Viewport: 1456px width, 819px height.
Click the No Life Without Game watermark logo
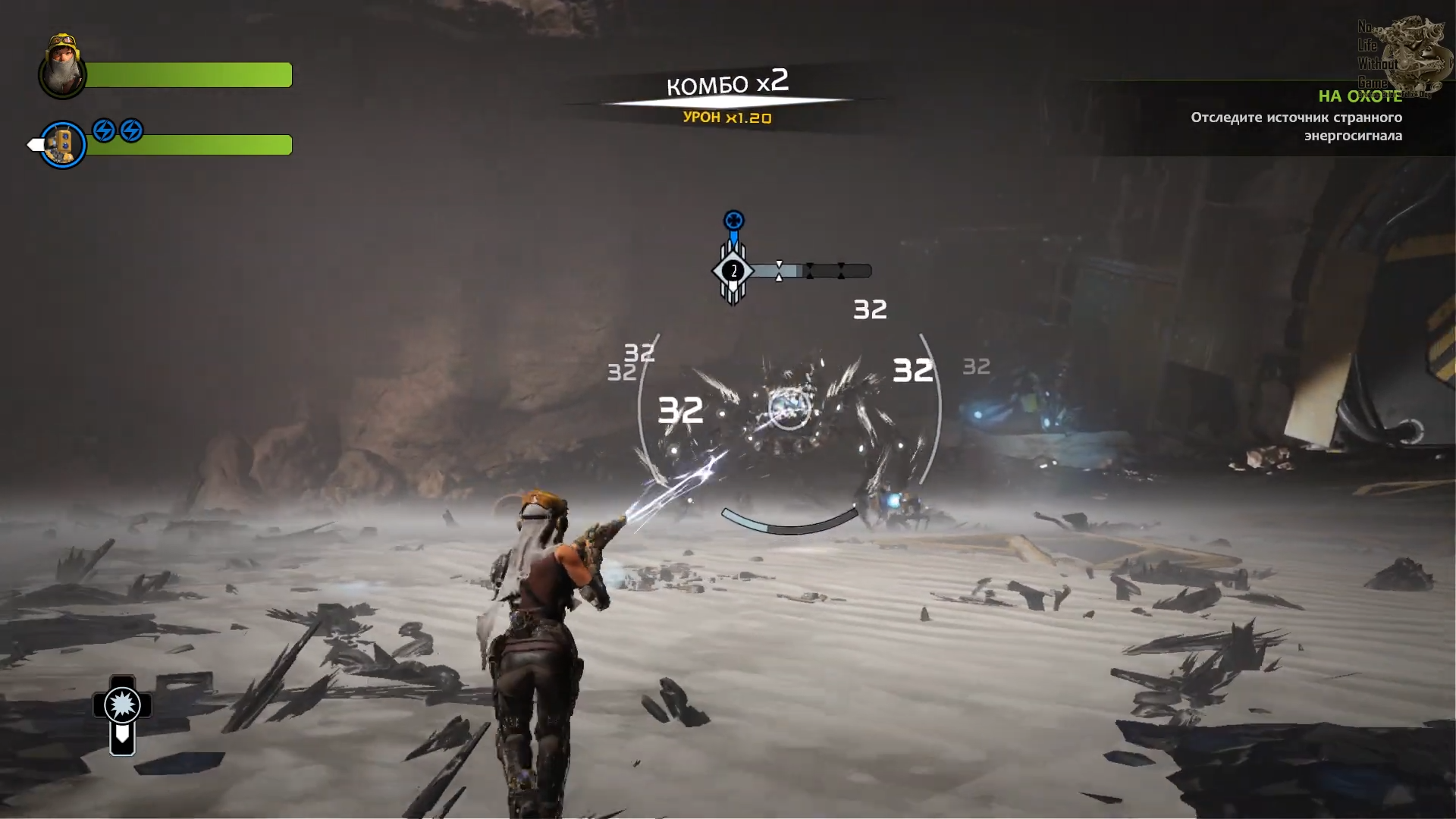tap(1400, 55)
